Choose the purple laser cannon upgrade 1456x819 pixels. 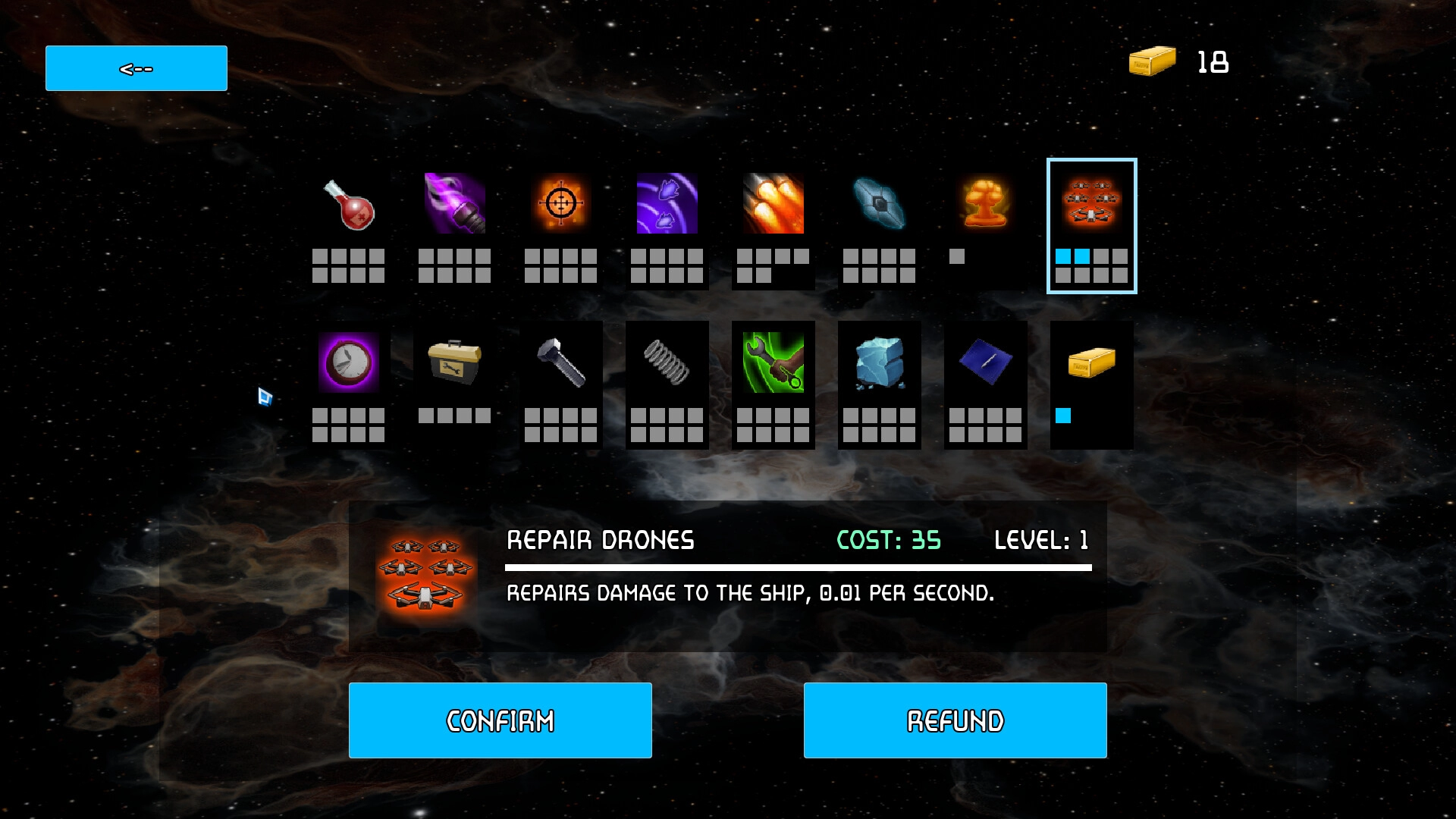(455, 203)
